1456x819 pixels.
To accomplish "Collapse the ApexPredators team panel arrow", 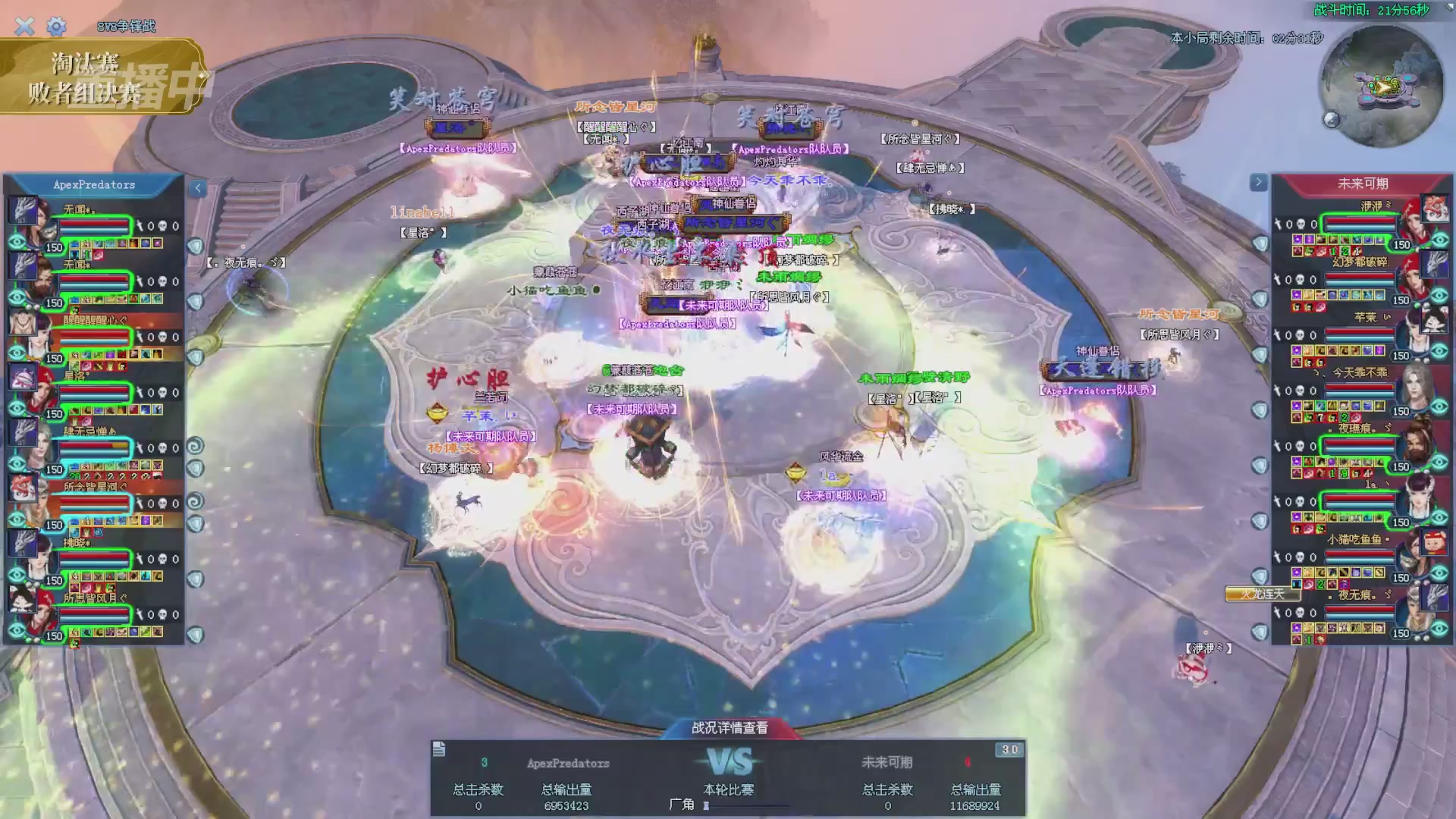I will [197, 188].
